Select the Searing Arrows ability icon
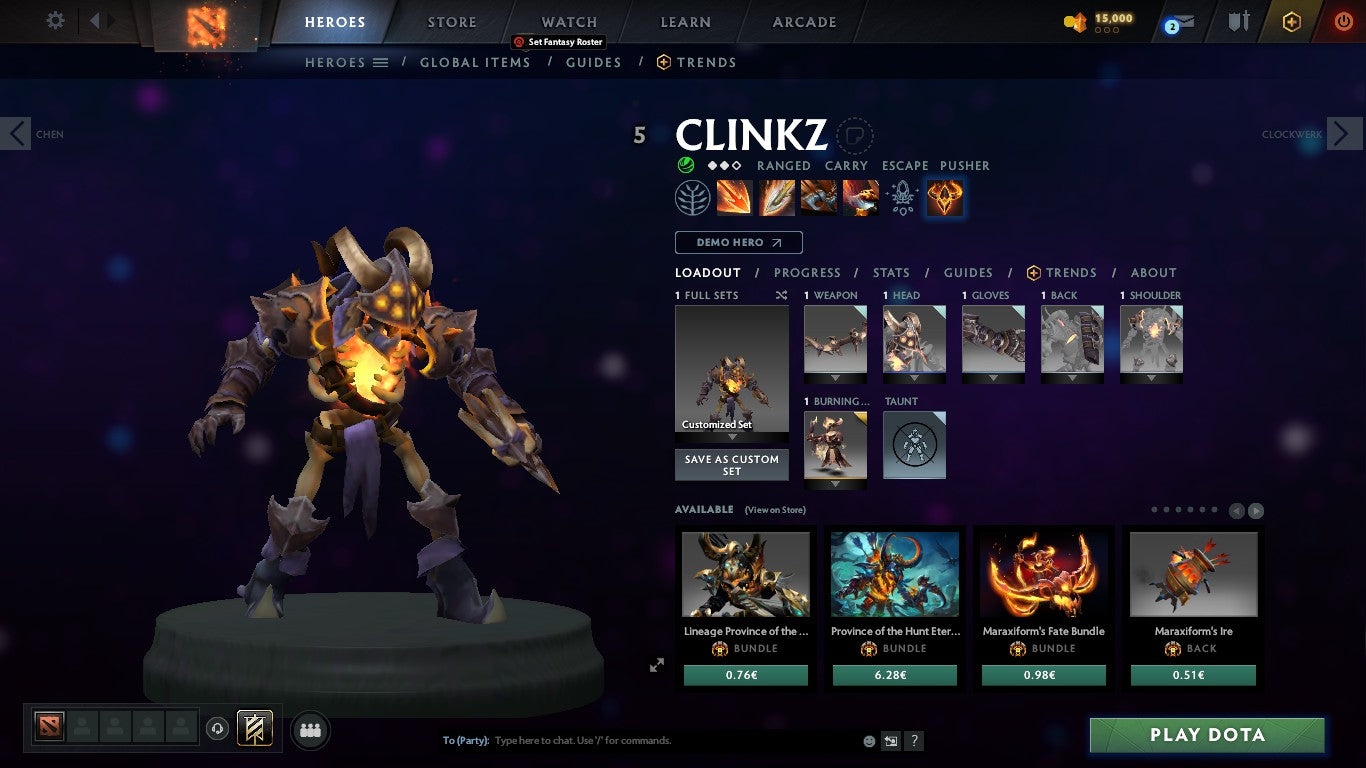The width and height of the screenshot is (1366, 768). 777,197
